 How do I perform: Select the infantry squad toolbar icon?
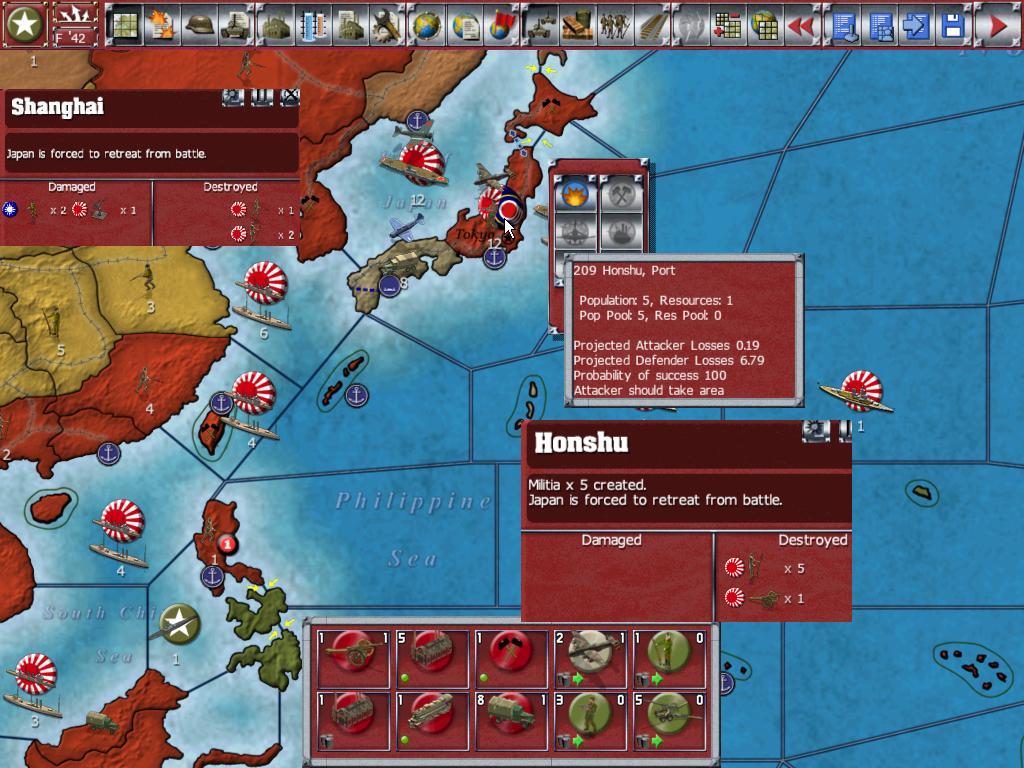pyautogui.click(x=614, y=25)
